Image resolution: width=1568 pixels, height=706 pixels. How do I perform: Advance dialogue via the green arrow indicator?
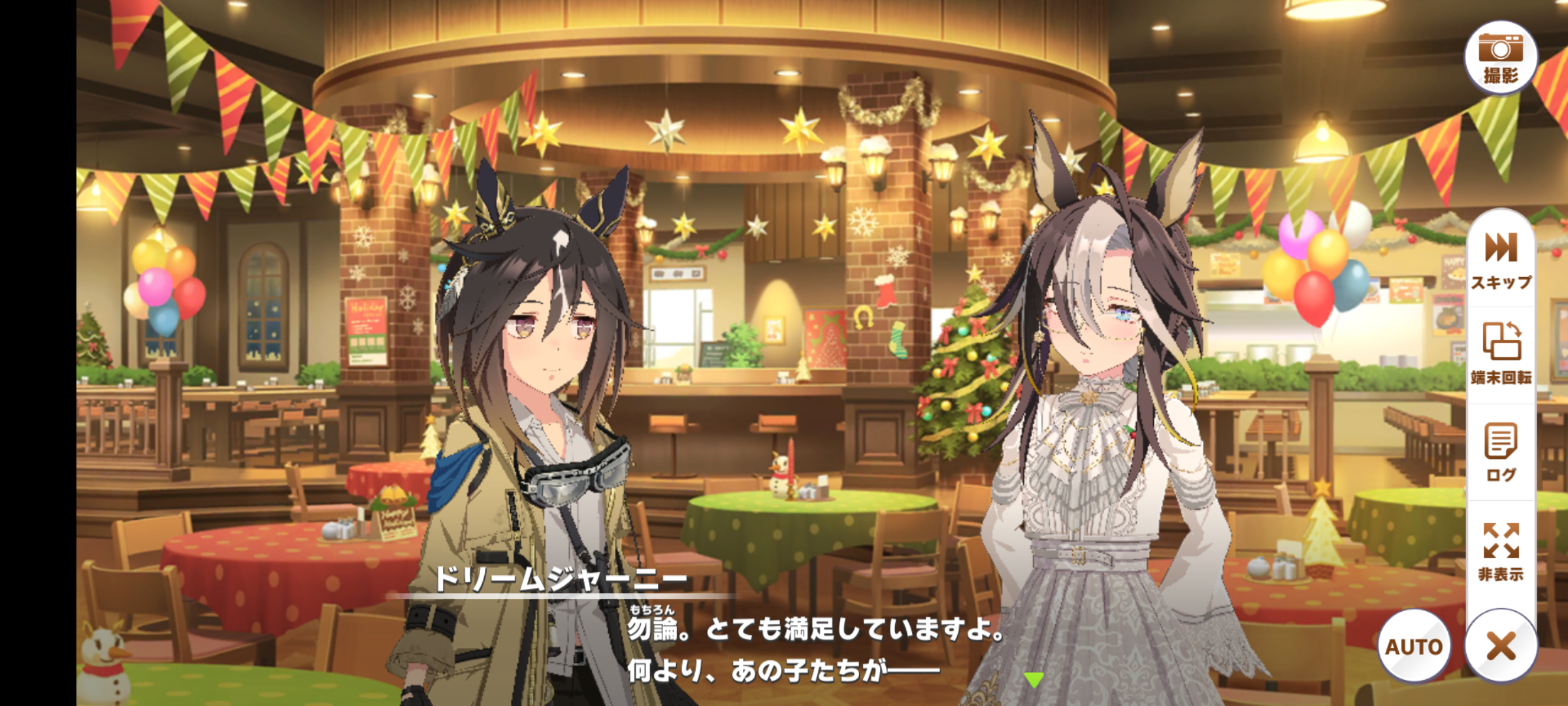1034,680
